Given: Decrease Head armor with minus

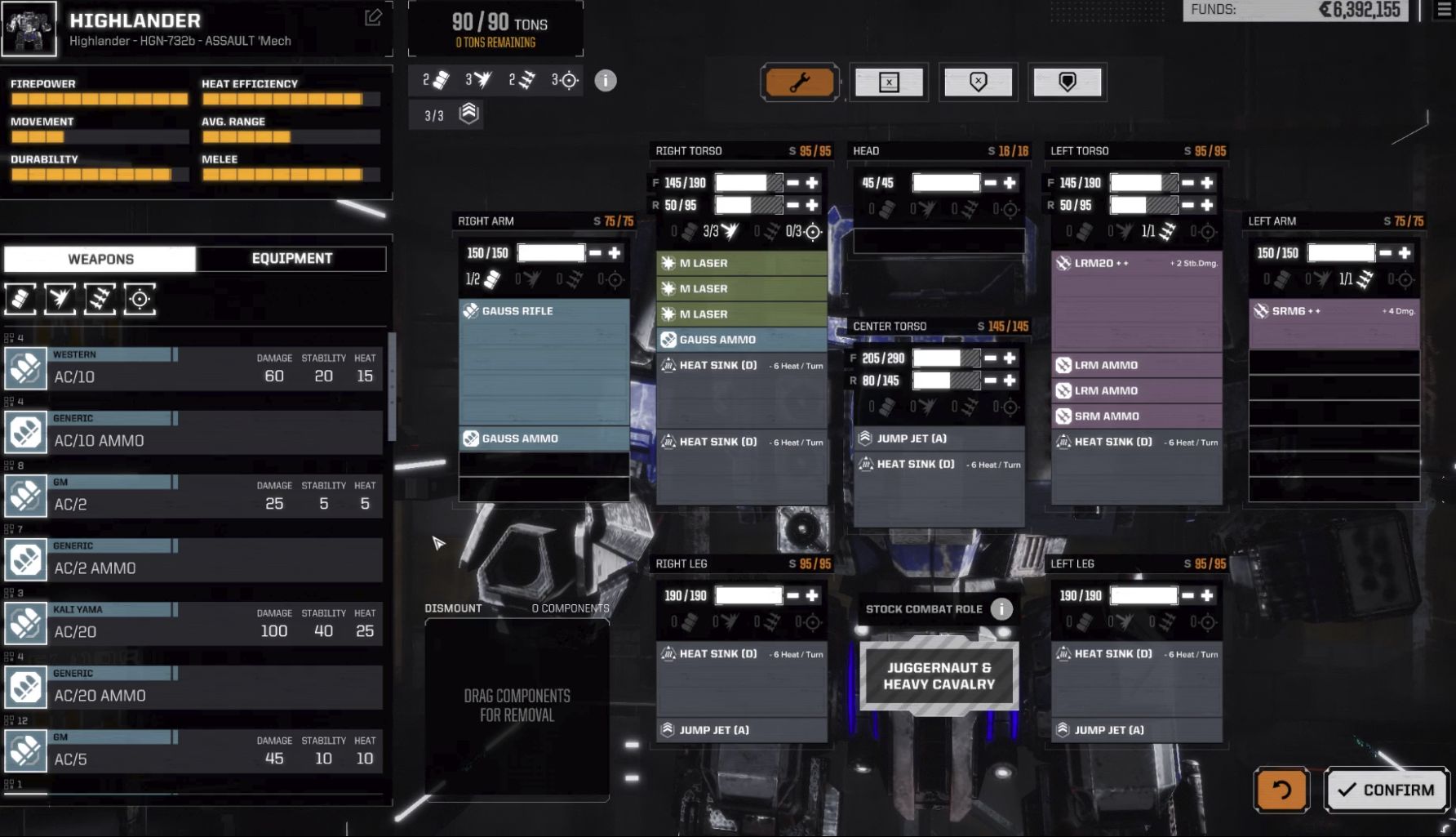Looking at the screenshot, I should [990, 182].
